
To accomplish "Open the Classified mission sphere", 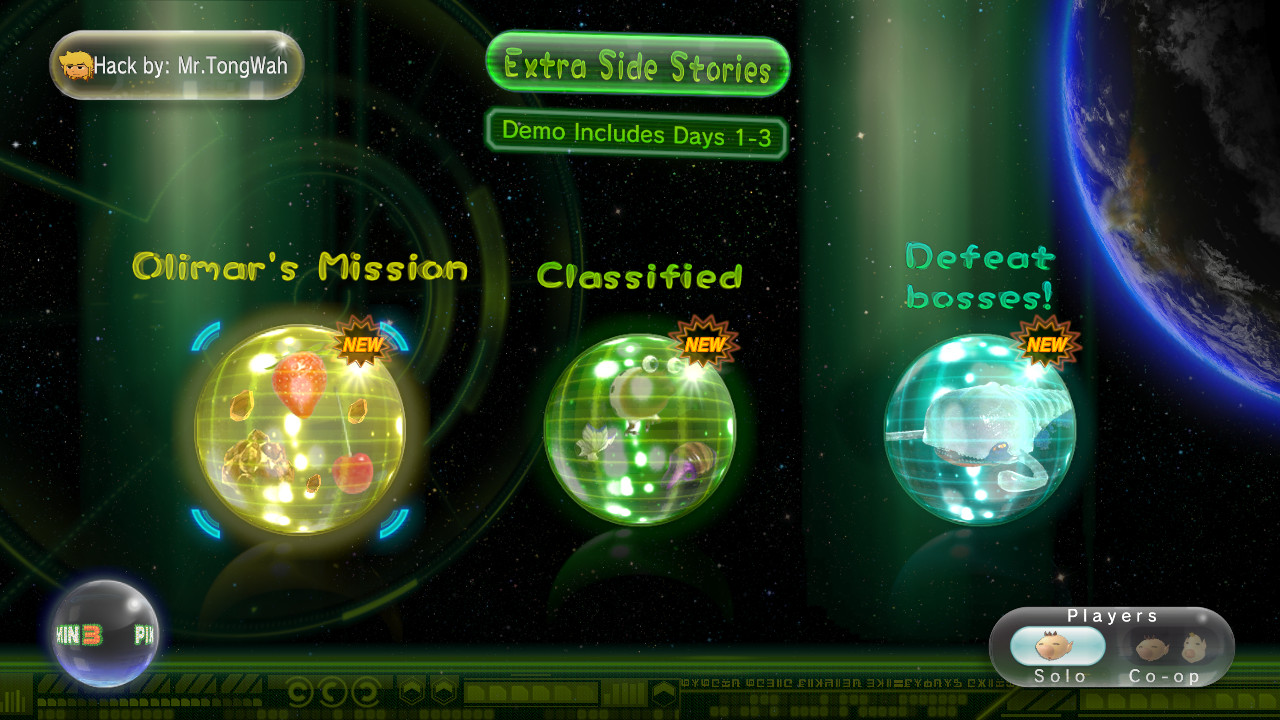I will tap(645, 430).
